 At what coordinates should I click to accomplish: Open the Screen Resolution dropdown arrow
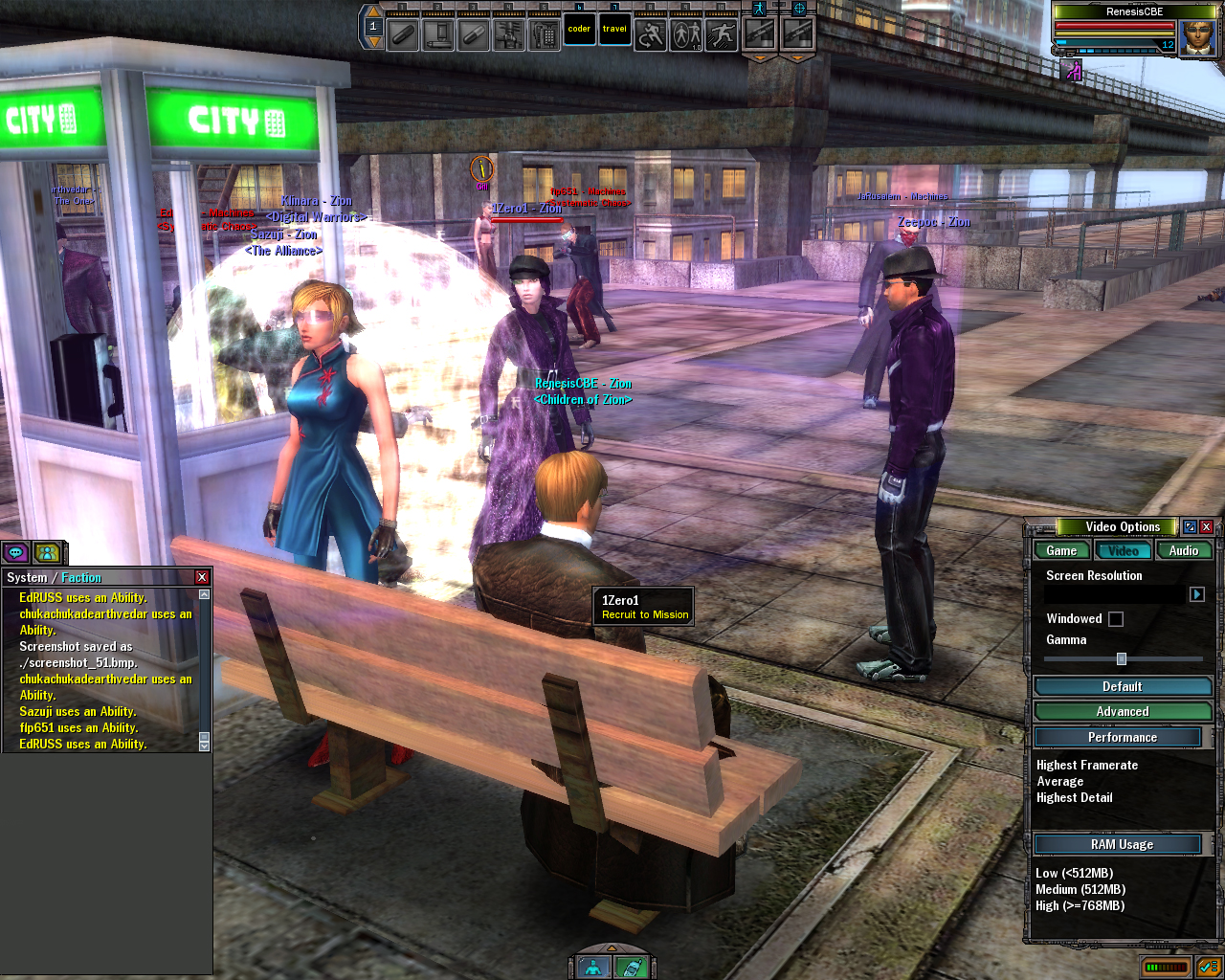click(1196, 594)
